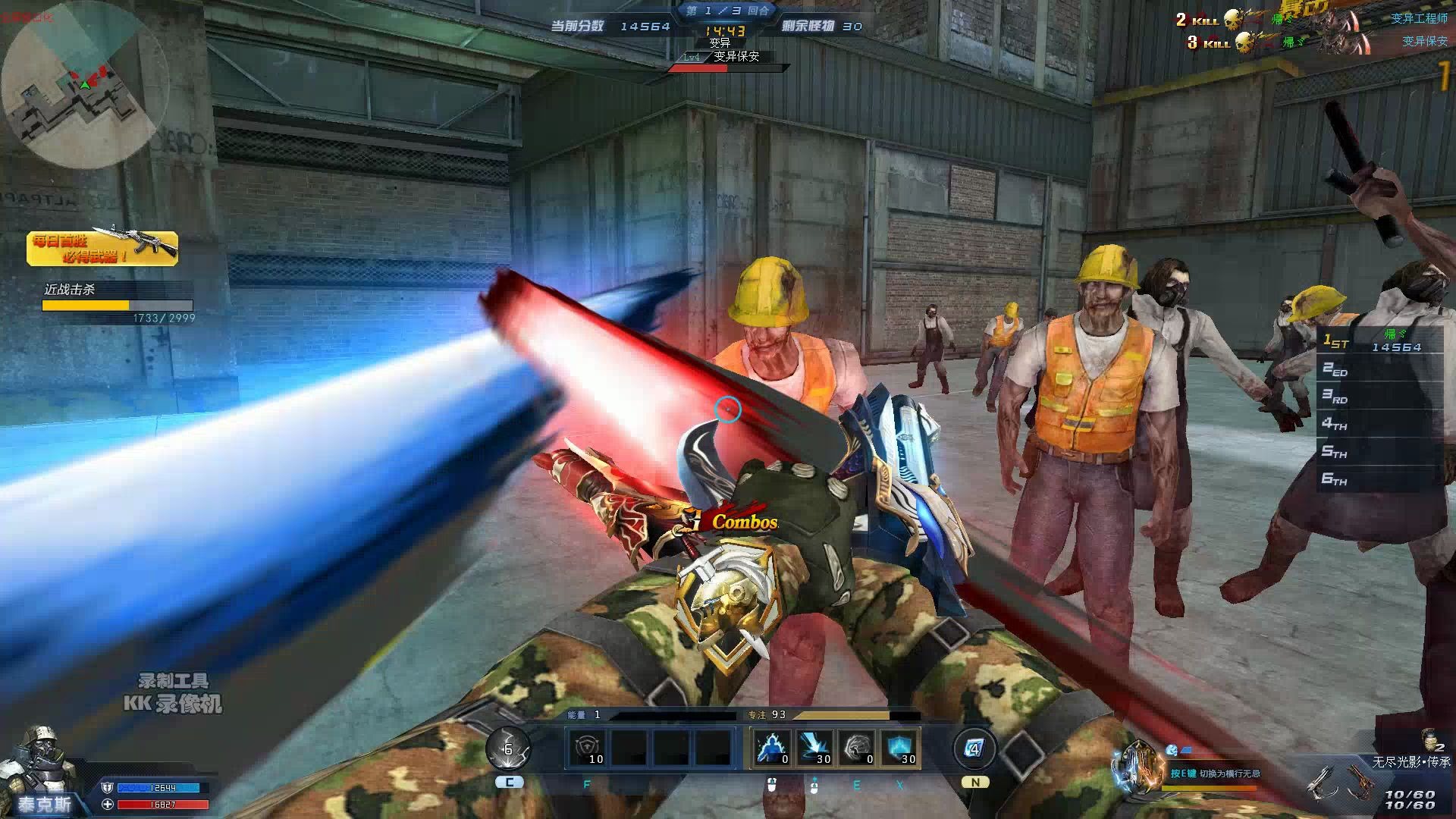Select the shield upgrade slot showing 10
The height and width of the screenshot is (819, 1456).
[x=588, y=748]
